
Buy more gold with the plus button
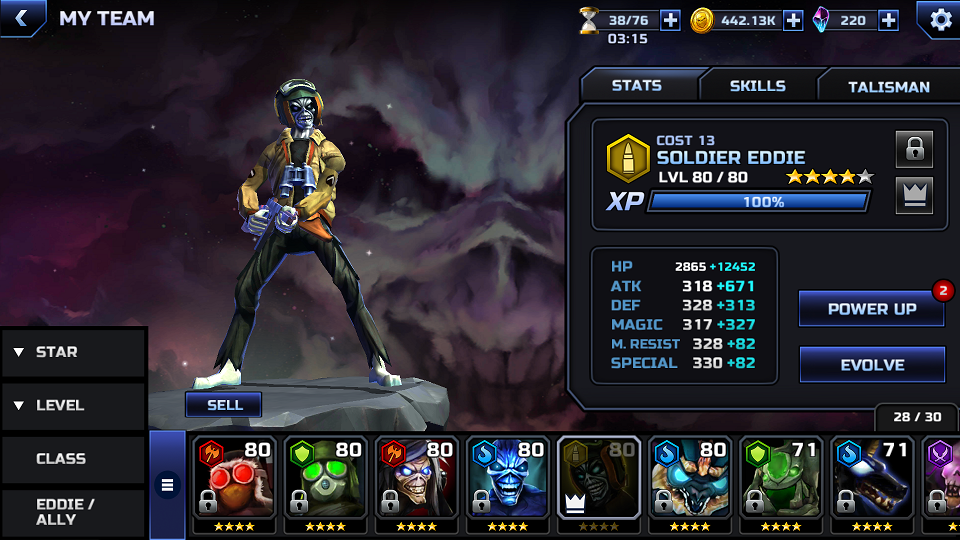(793, 20)
